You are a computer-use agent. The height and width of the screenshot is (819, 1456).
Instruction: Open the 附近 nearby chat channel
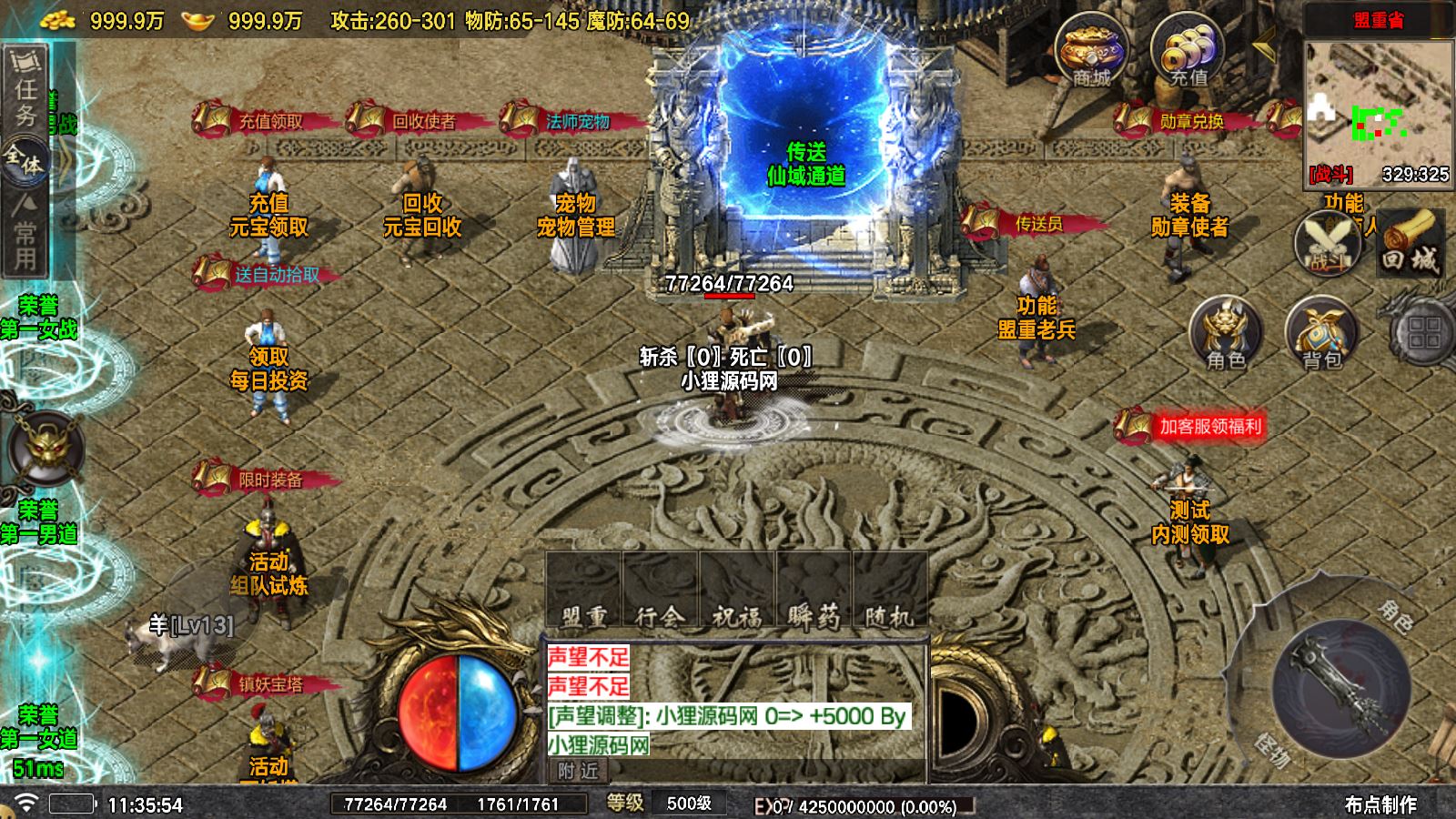(x=578, y=771)
